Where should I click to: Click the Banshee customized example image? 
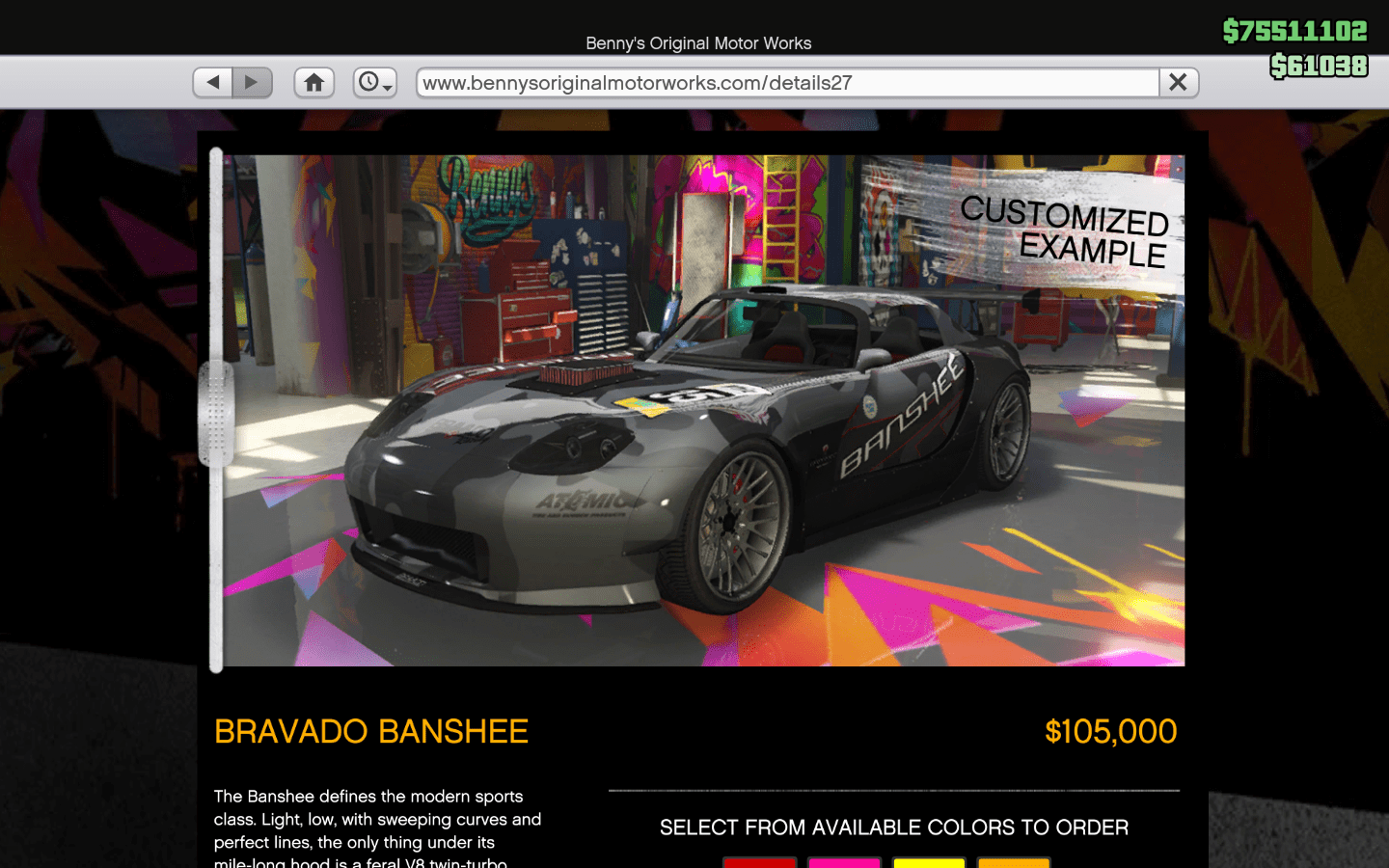pyautogui.click(x=704, y=411)
